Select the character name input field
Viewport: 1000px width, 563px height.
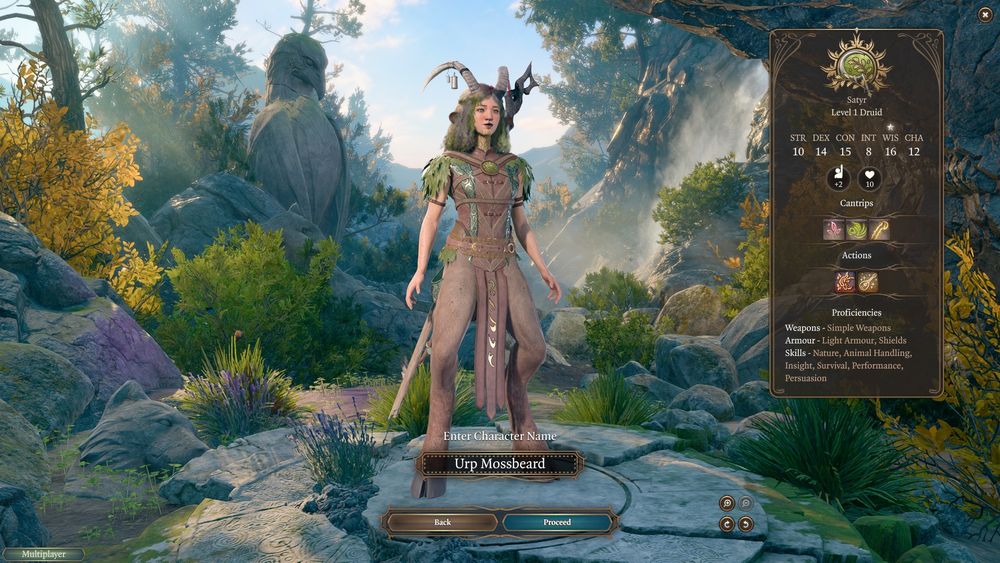pos(500,464)
